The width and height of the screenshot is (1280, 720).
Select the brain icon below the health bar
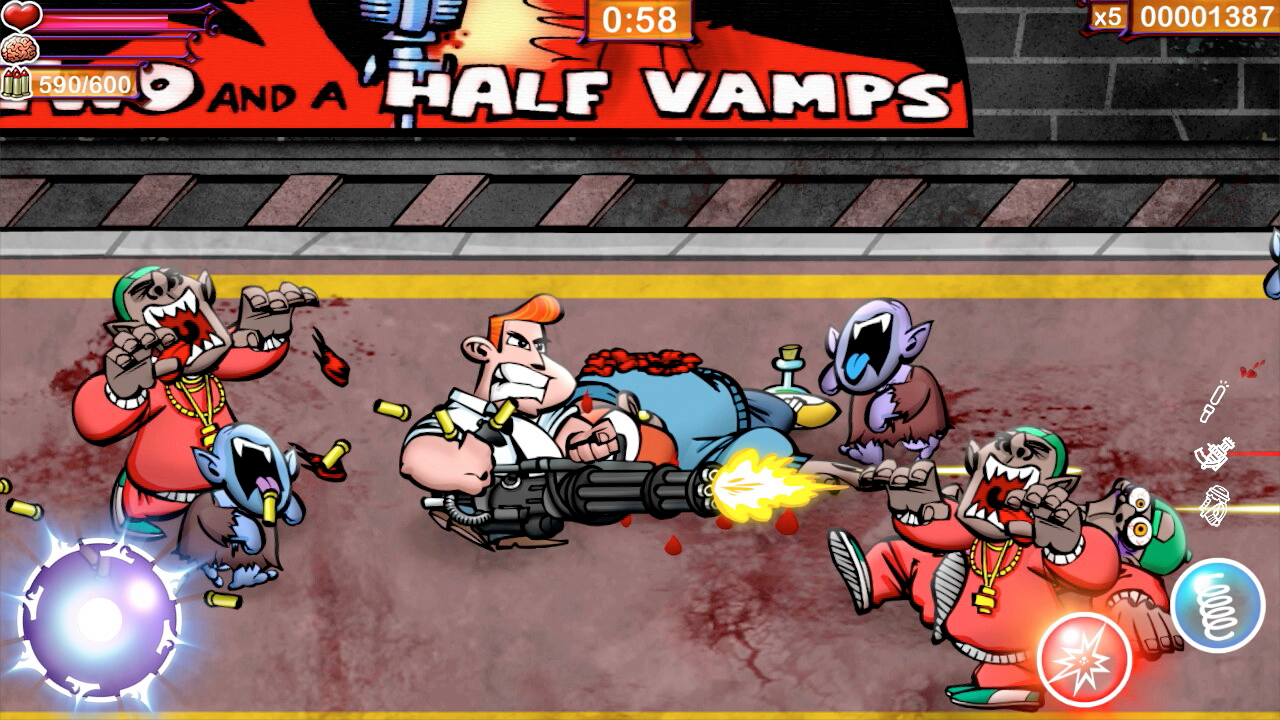pos(19,50)
